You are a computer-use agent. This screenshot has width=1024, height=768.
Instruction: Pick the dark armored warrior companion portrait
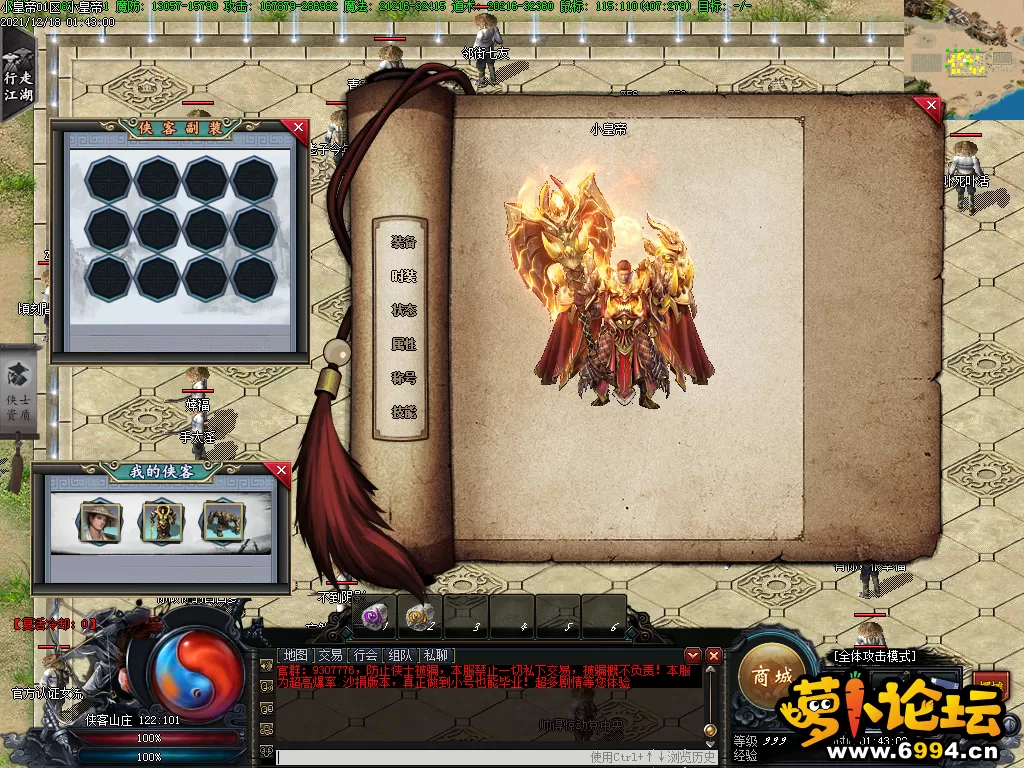(223, 521)
